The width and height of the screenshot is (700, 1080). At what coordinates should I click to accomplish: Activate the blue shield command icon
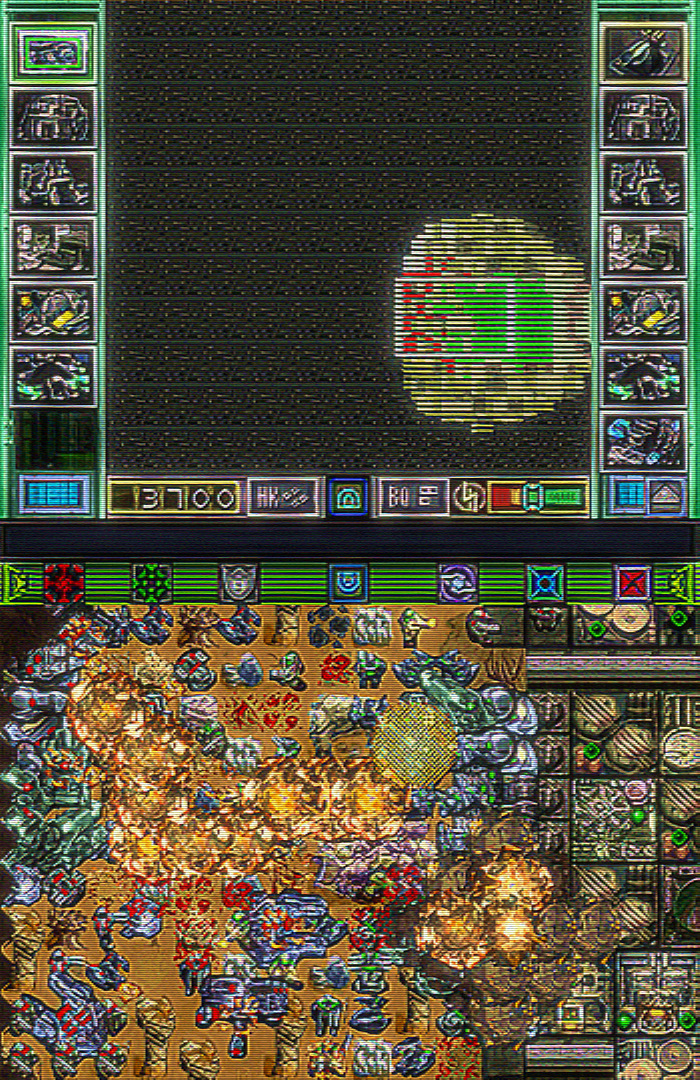tap(348, 582)
